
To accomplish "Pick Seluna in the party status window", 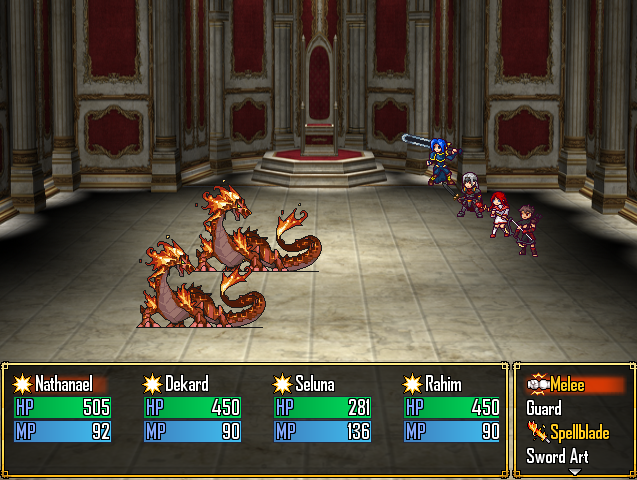I will point(322,408).
